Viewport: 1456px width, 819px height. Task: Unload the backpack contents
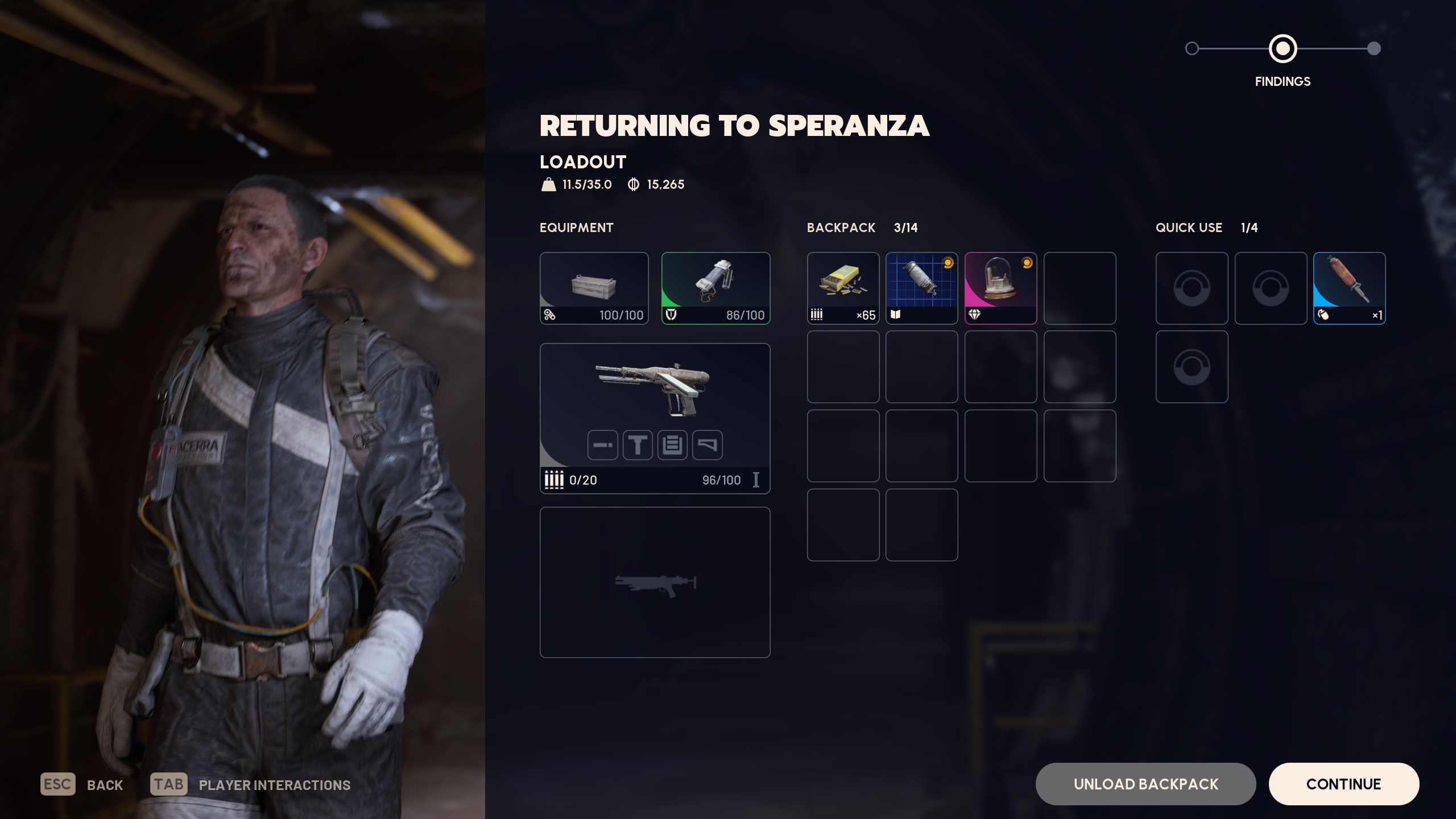(1145, 784)
